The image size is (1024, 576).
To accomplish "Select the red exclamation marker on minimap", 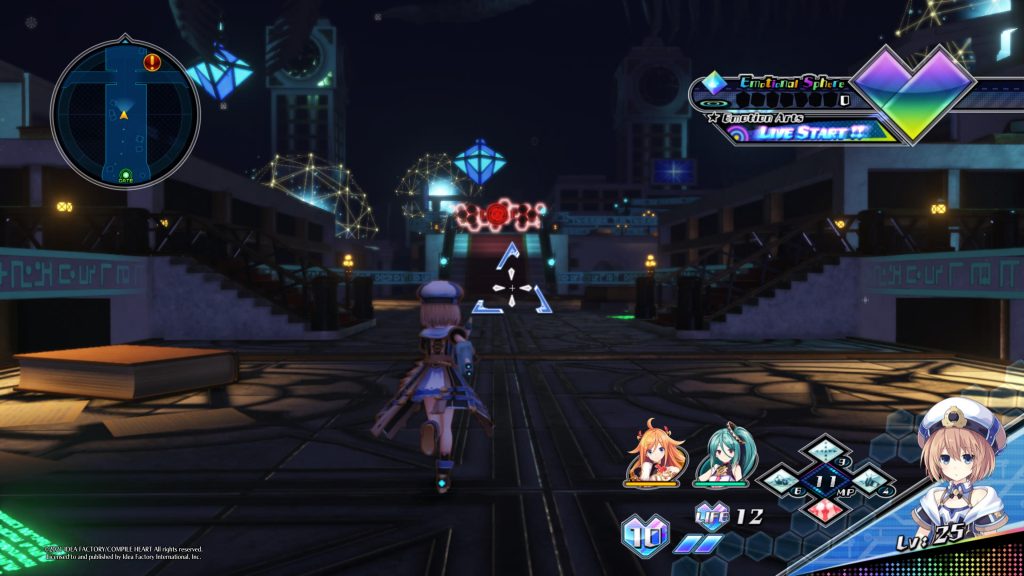I will [152, 63].
